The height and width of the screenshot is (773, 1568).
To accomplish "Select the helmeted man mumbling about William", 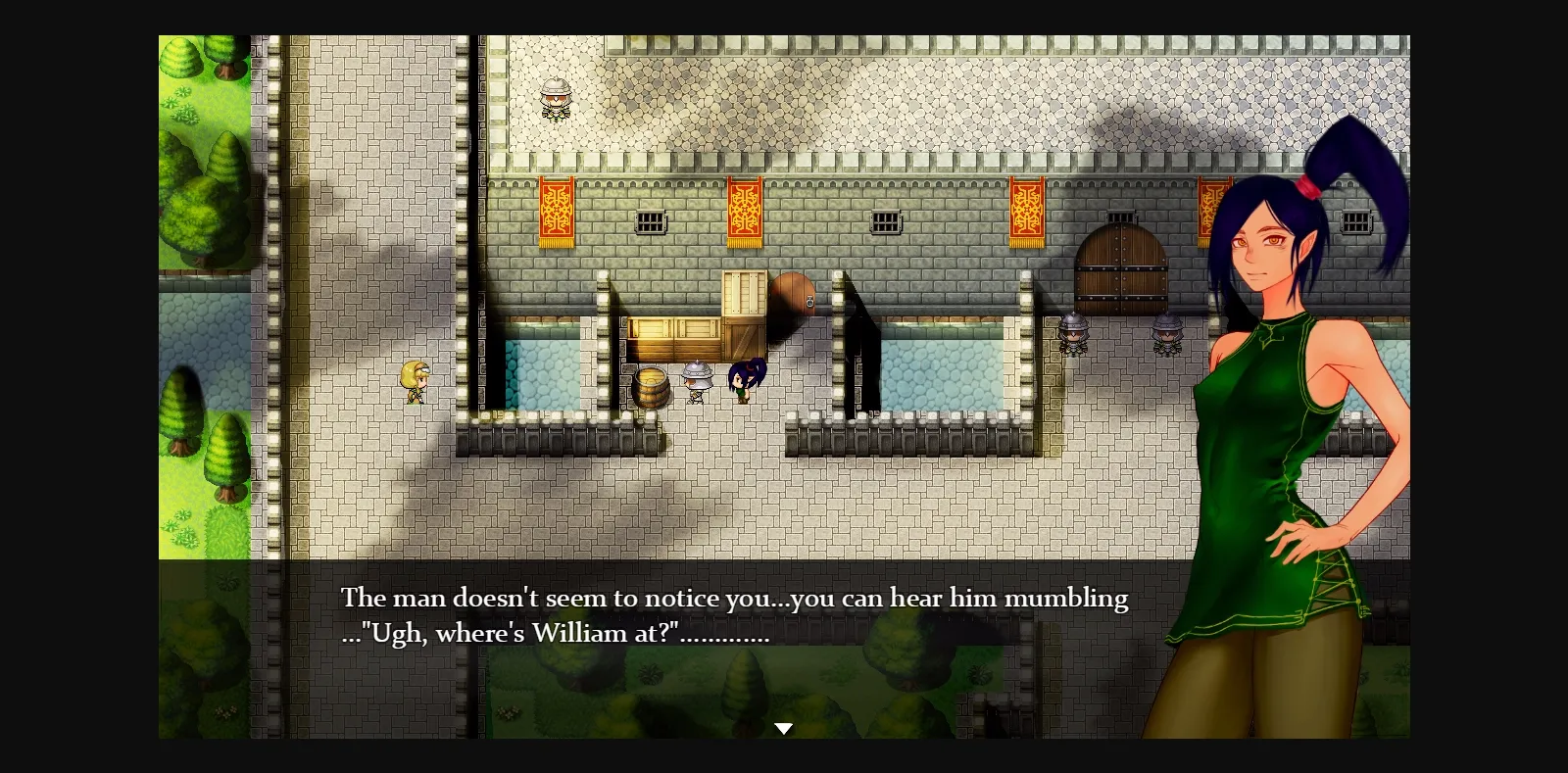I will (x=696, y=382).
